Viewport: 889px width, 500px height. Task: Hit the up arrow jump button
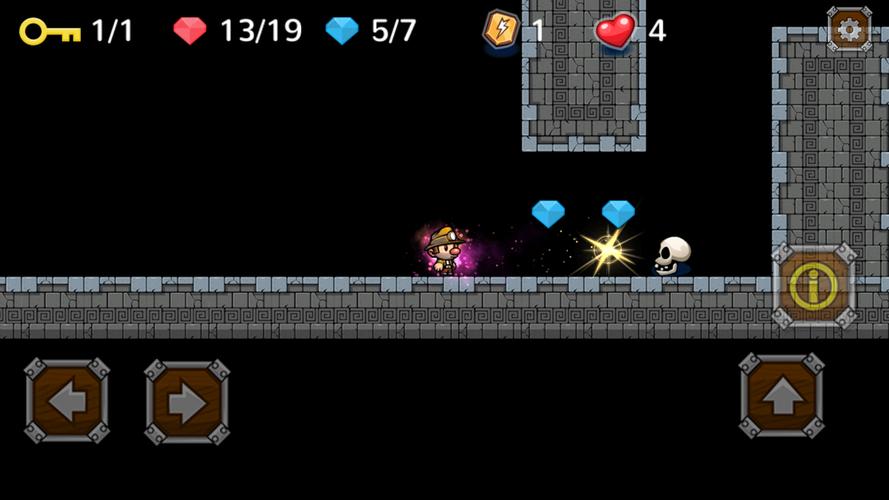tap(782, 395)
